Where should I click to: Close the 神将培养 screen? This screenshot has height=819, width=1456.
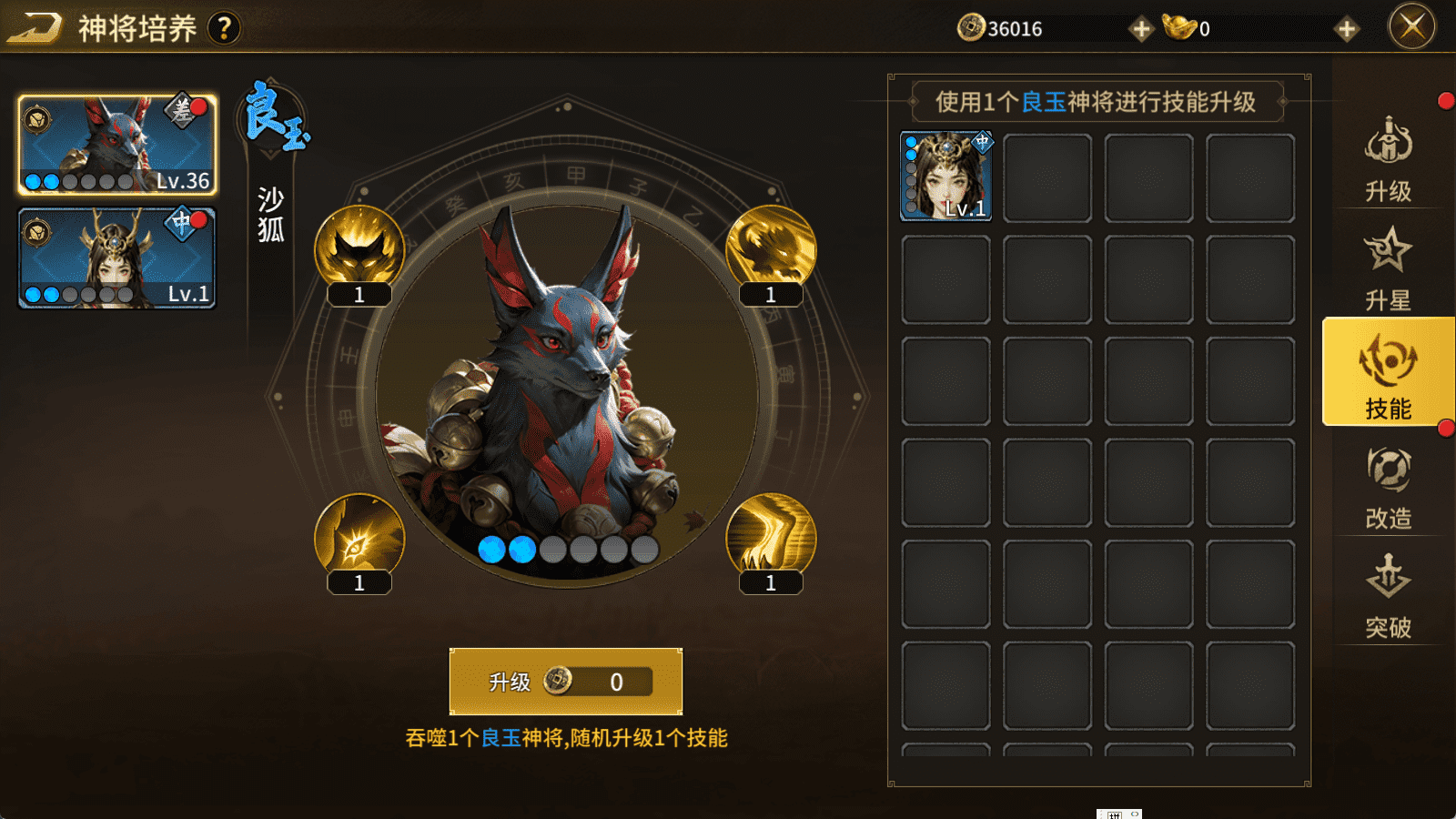[x=1411, y=26]
